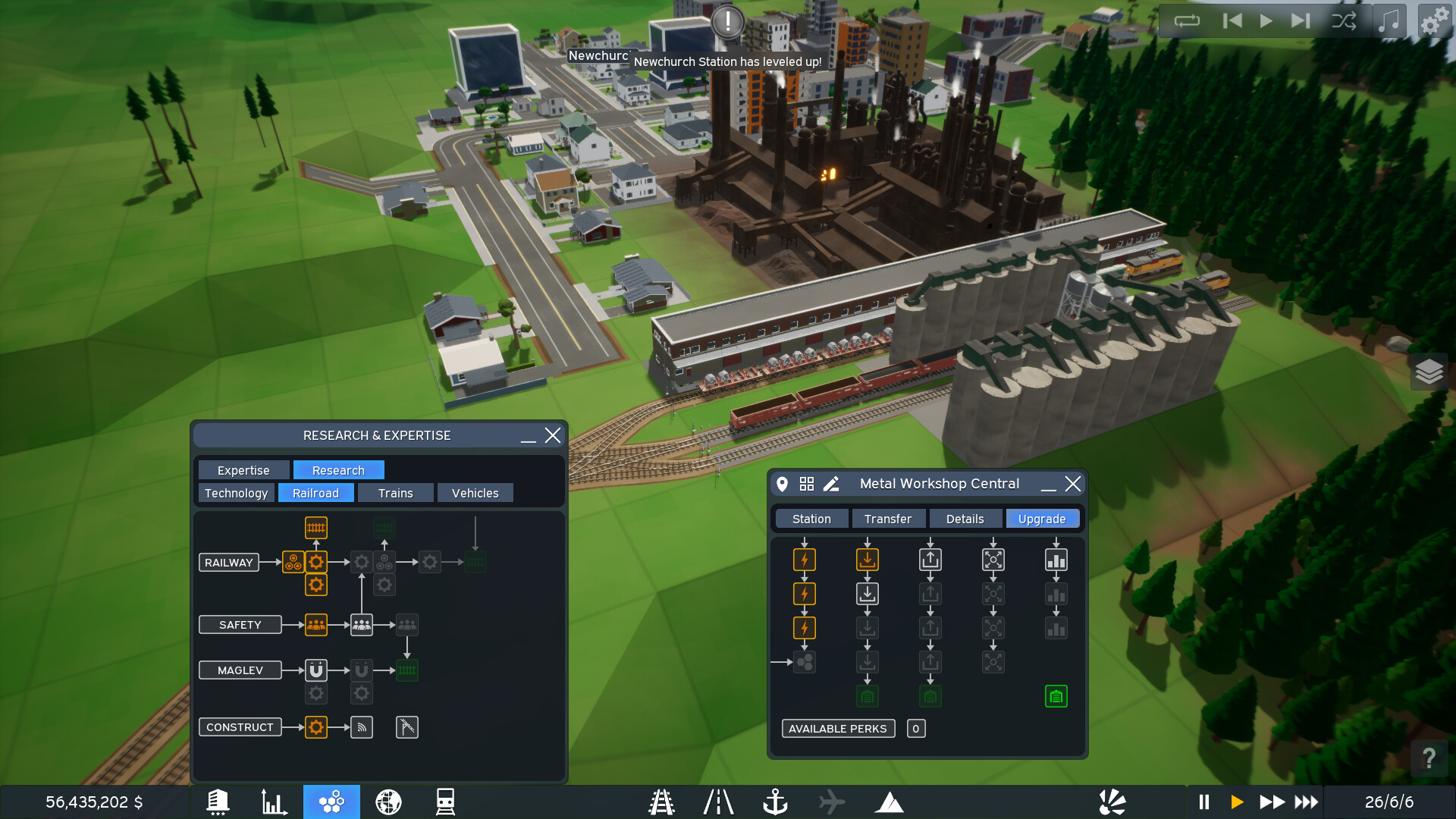The width and height of the screenshot is (1456, 819).
Task: Click the AVAILABLE PERKS button
Action: click(838, 728)
